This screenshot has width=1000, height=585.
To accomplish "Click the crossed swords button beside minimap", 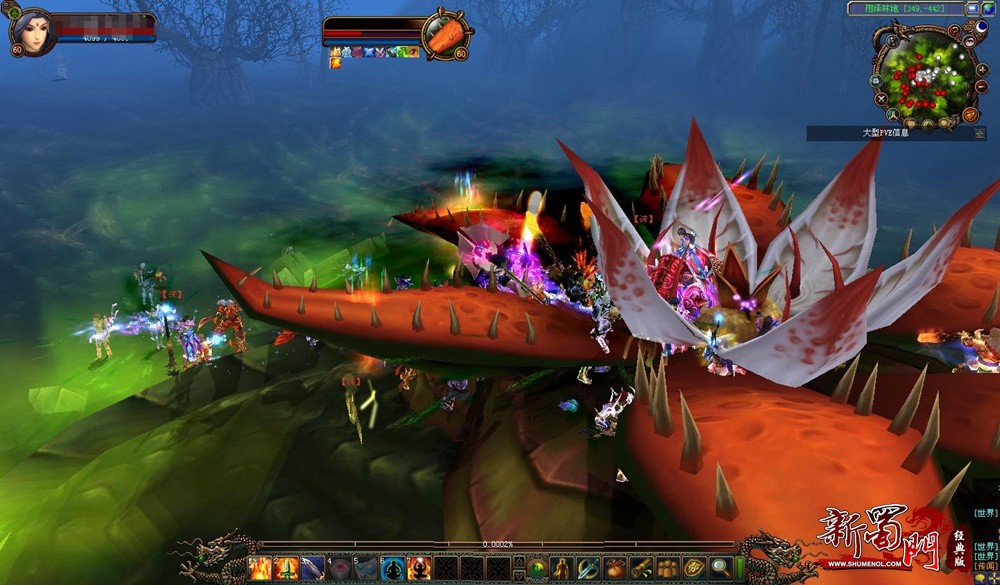I will pos(881,99).
